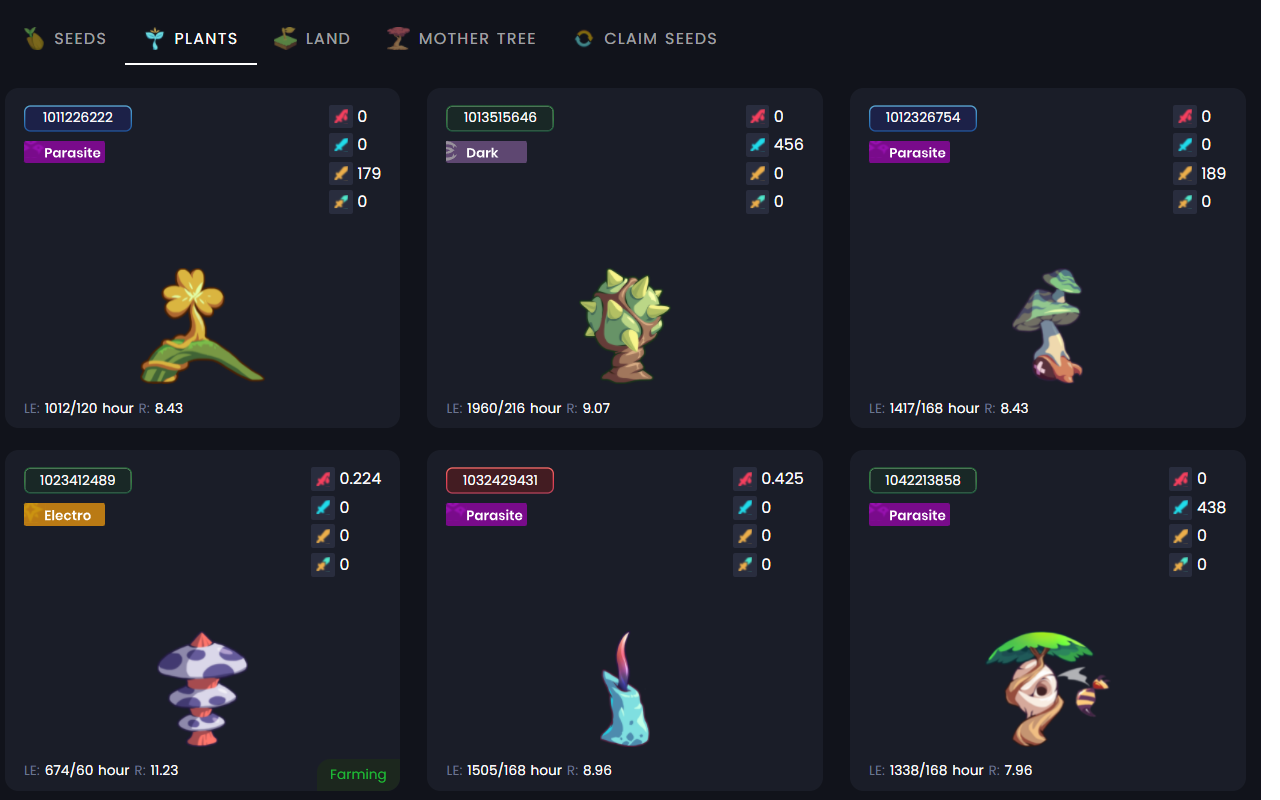Click the Electro element tag

(x=65, y=515)
